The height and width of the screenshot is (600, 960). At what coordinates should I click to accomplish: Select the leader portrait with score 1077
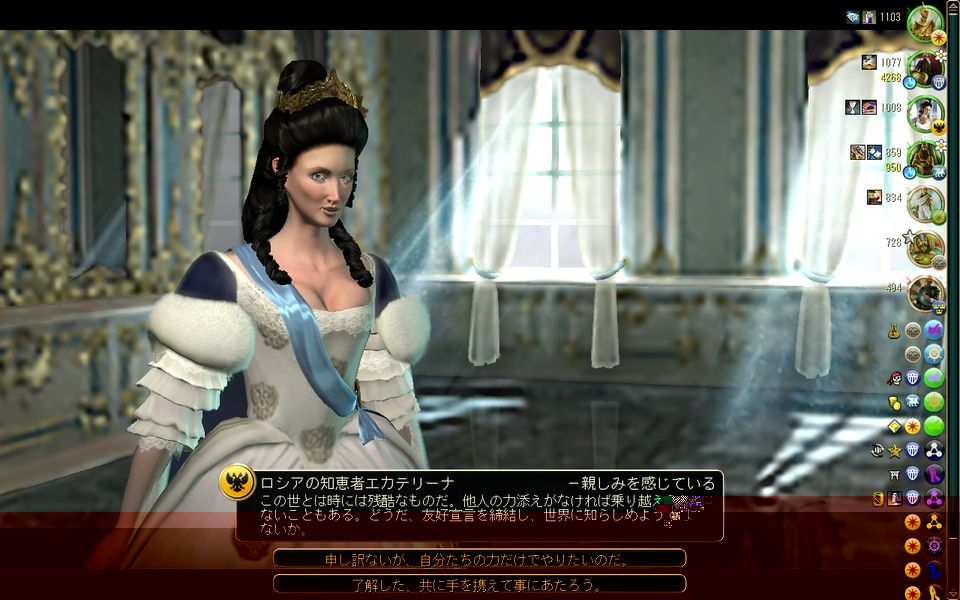pos(925,68)
